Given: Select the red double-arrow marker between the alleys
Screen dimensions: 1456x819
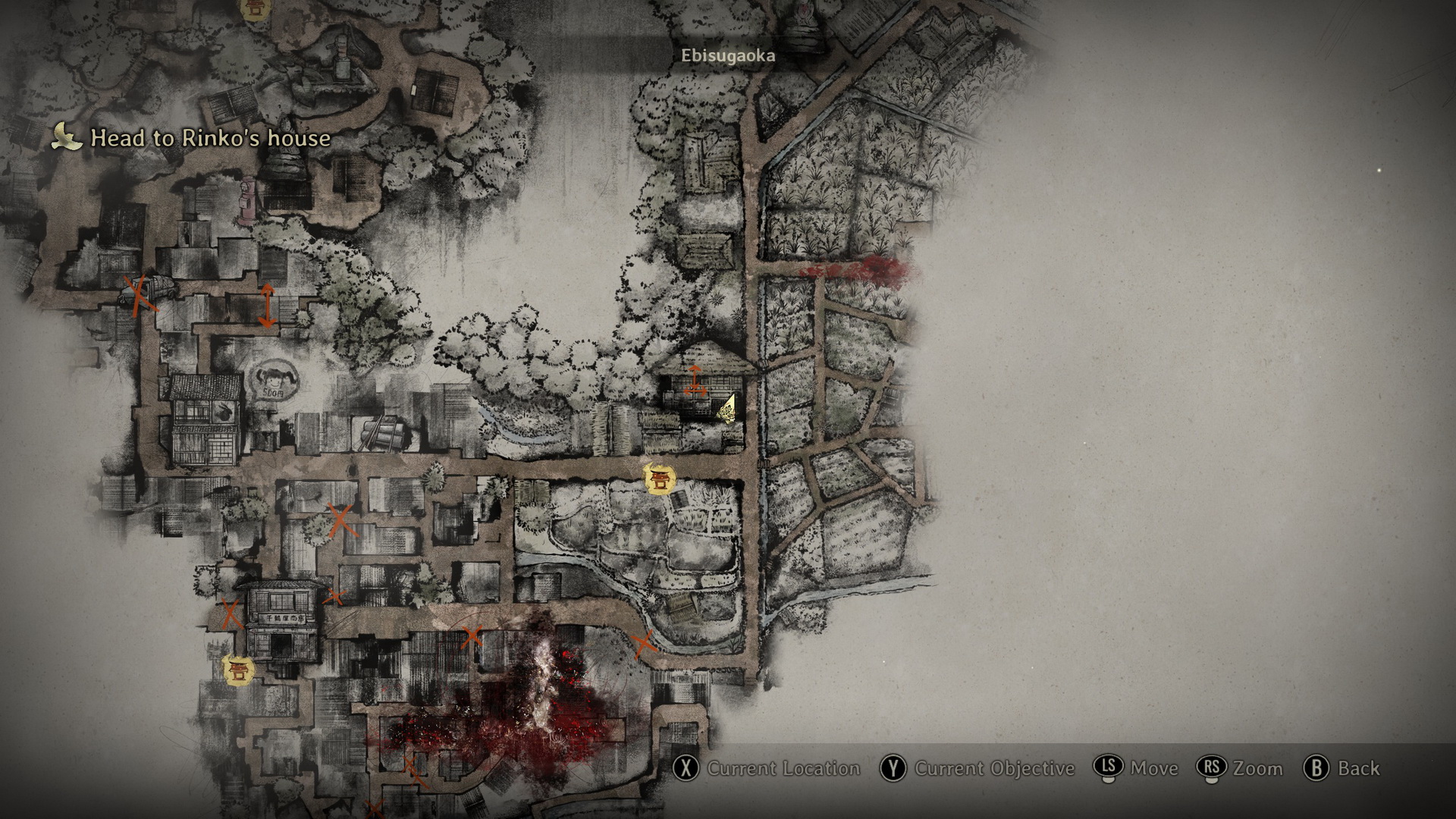Looking at the screenshot, I should [267, 305].
